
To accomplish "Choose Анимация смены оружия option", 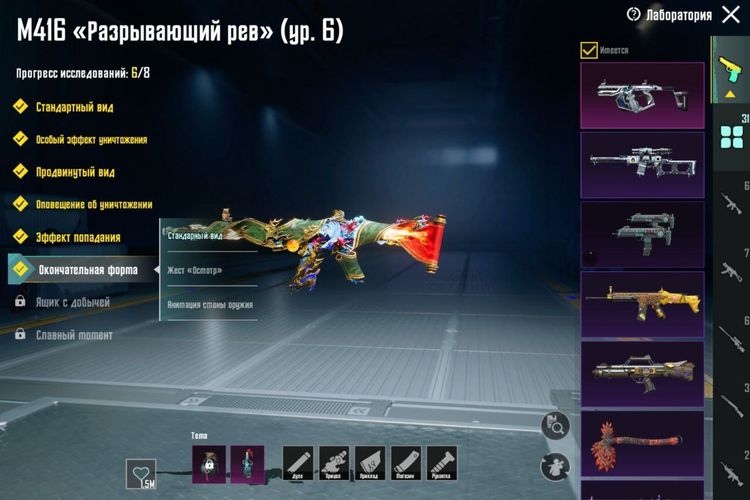I will pos(210,304).
